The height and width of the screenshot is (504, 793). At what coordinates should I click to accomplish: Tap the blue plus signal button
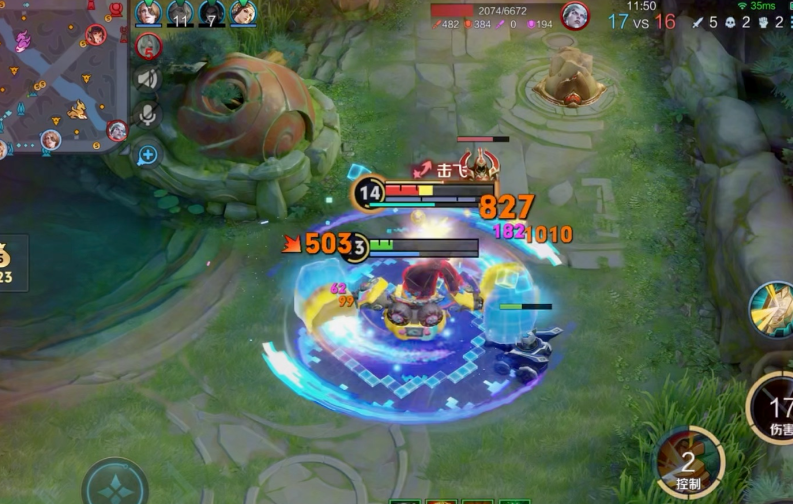click(148, 154)
